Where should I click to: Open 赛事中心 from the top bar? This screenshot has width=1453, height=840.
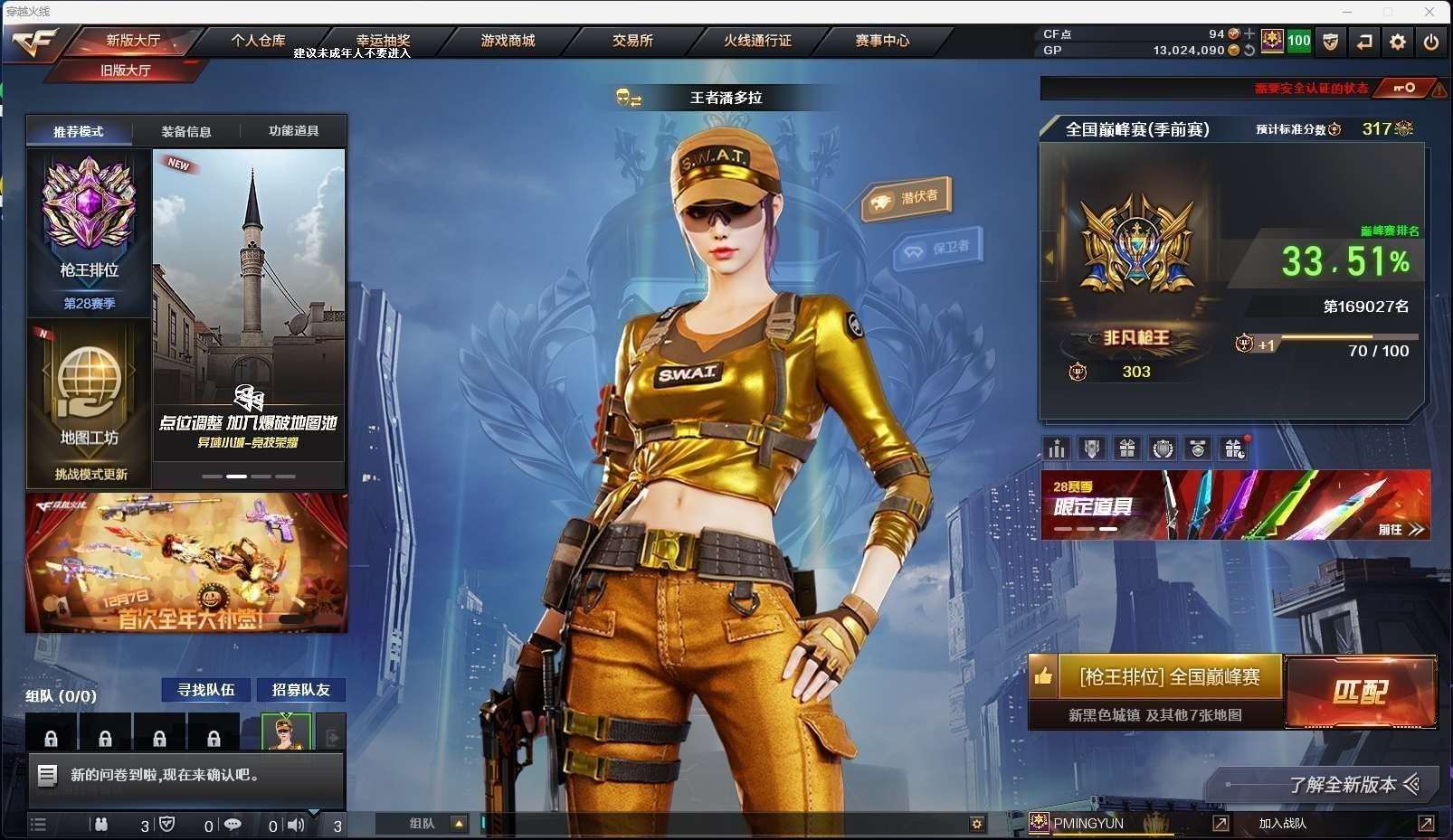[x=882, y=41]
